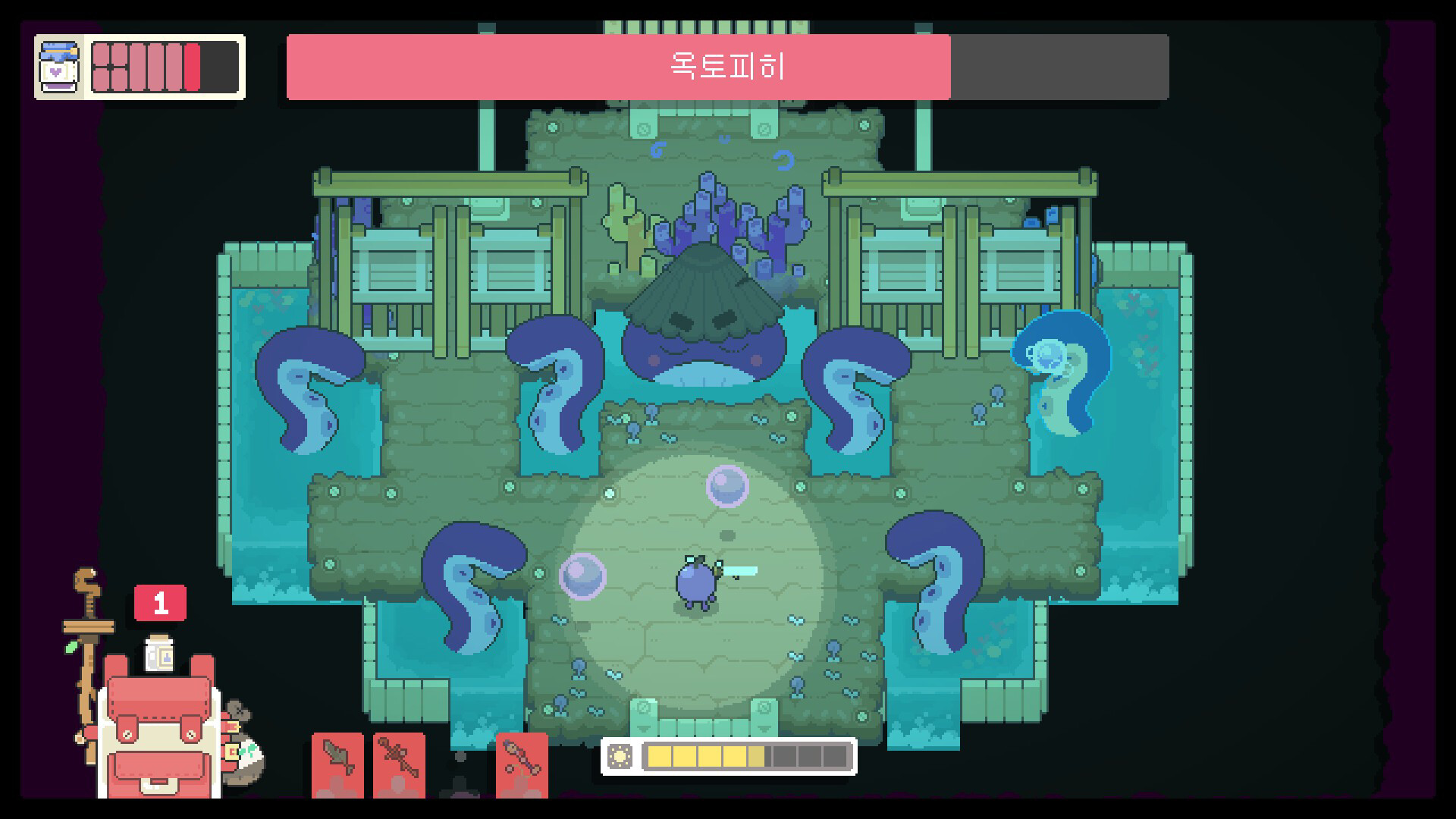Click the sun icon on the stamina bar
Screen dimensions: 1456x819
[x=620, y=756]
